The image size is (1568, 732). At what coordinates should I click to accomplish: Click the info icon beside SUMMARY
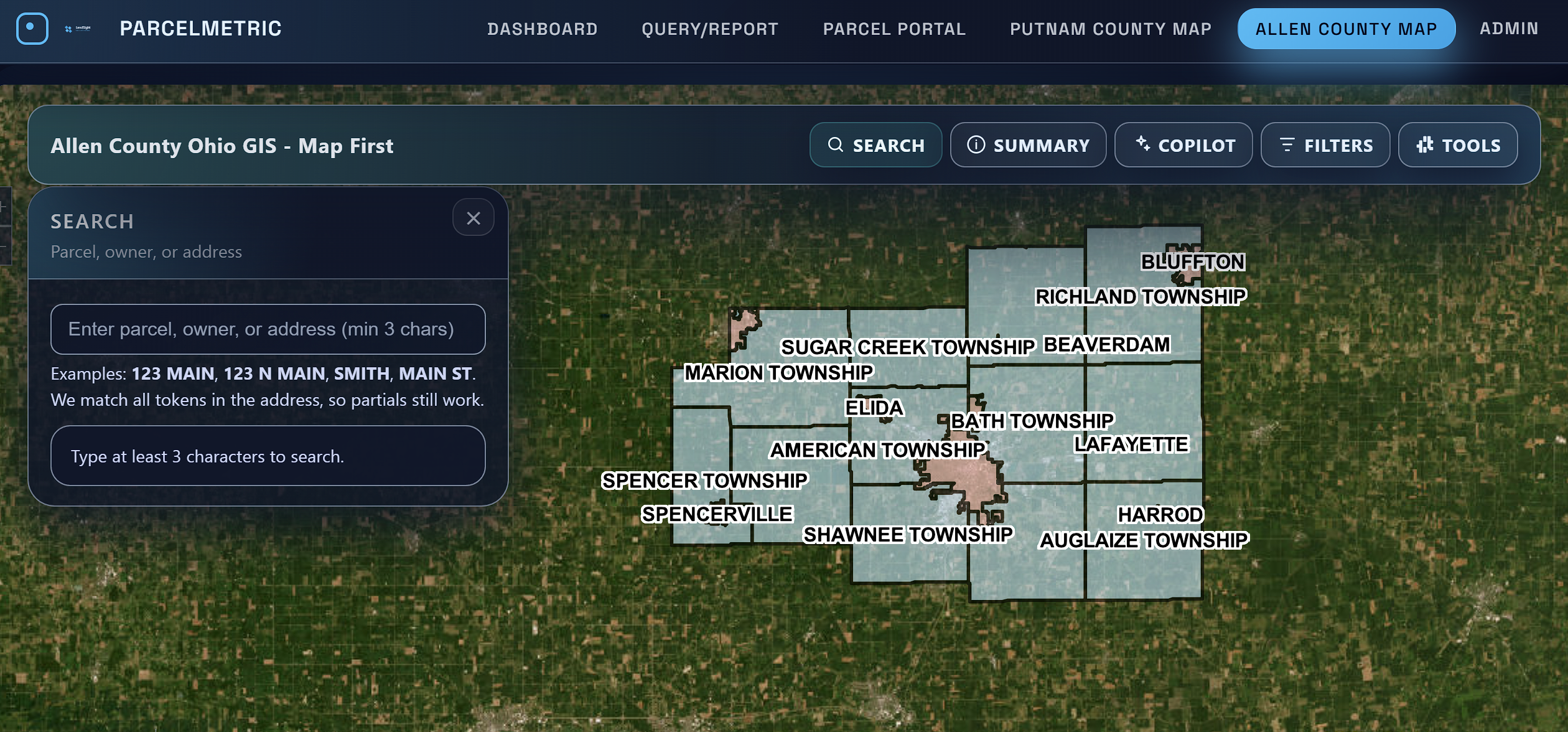point(976,144)
